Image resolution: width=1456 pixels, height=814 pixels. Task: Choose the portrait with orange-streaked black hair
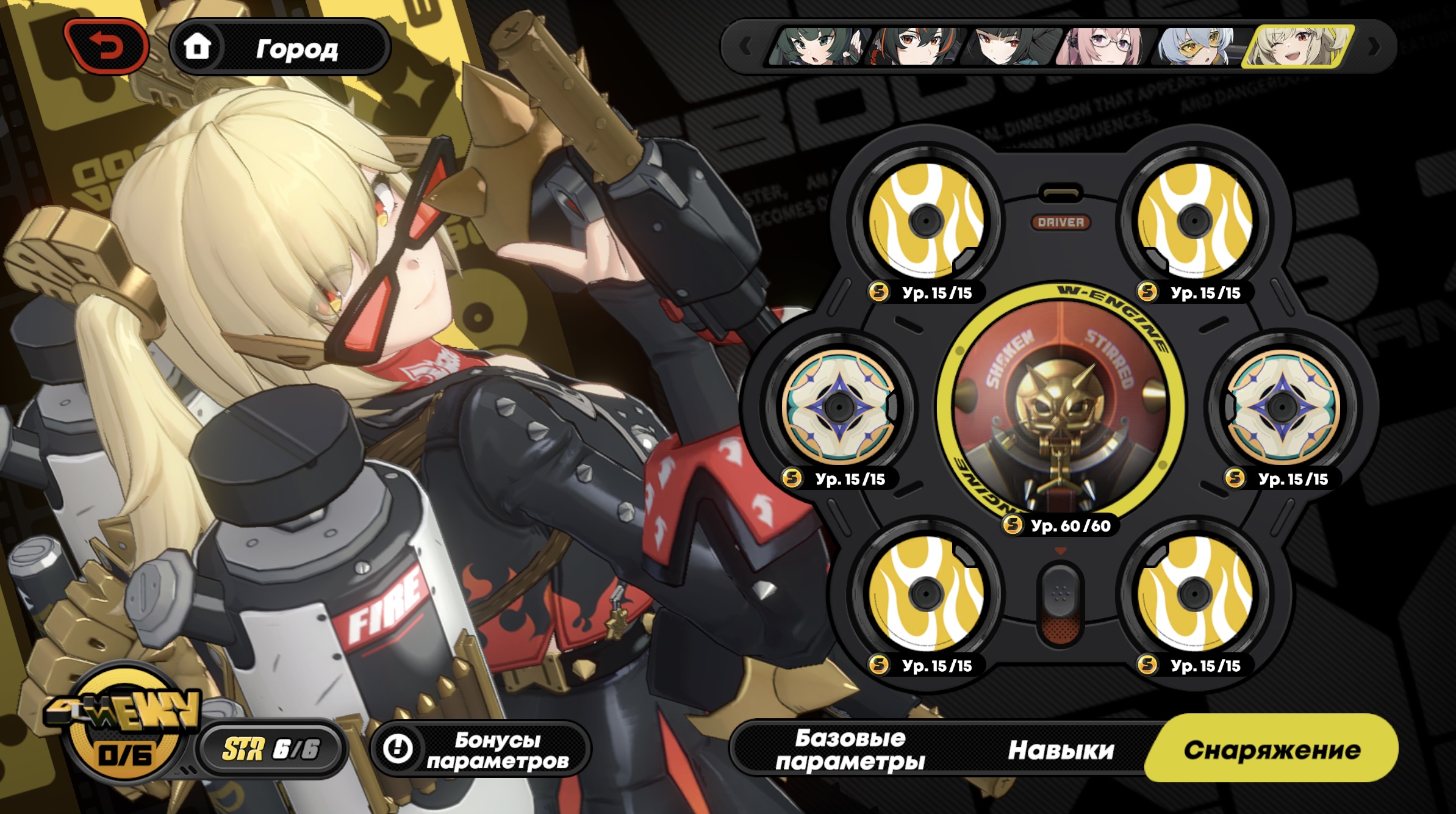[915, 46]
